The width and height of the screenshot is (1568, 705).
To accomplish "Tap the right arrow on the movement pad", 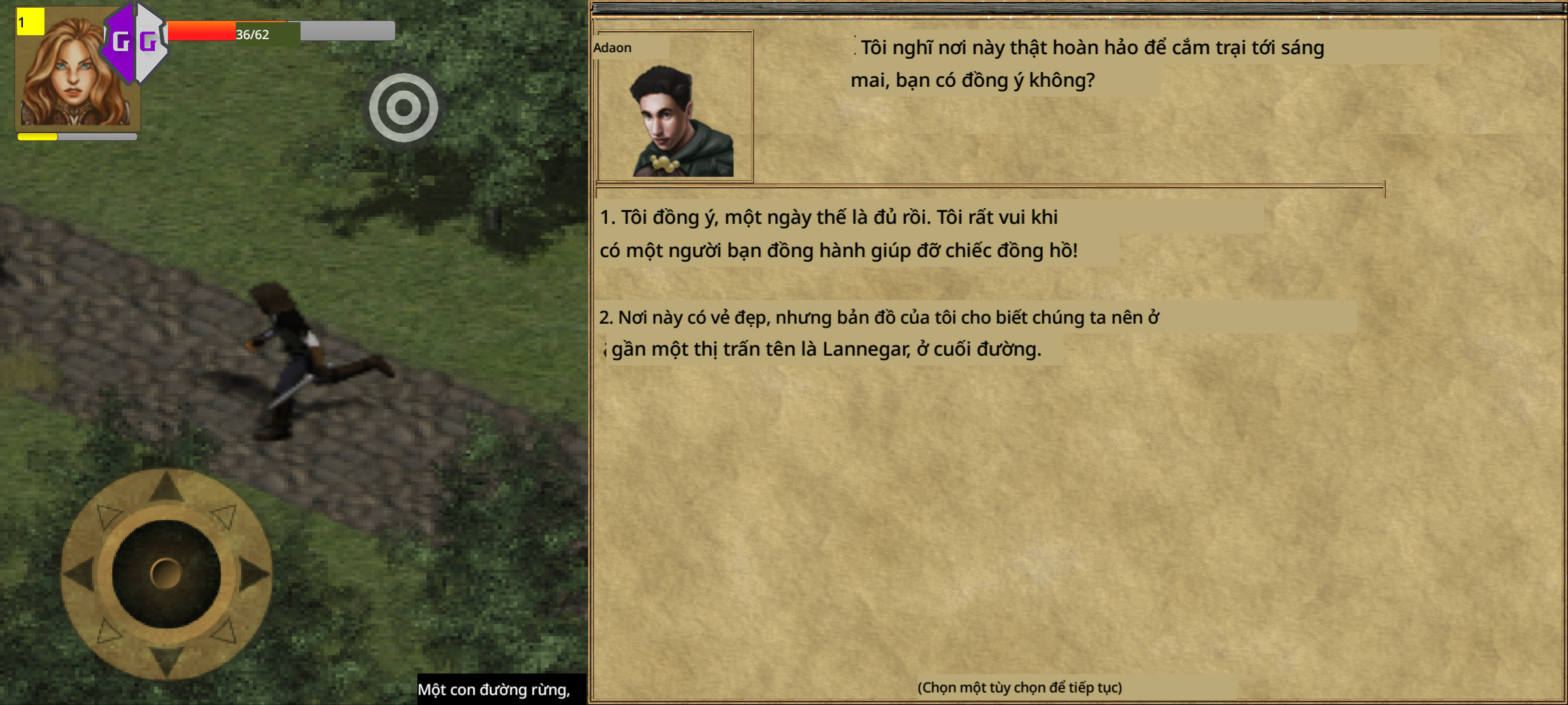I will pyautogui.click(x=253, y=574).
